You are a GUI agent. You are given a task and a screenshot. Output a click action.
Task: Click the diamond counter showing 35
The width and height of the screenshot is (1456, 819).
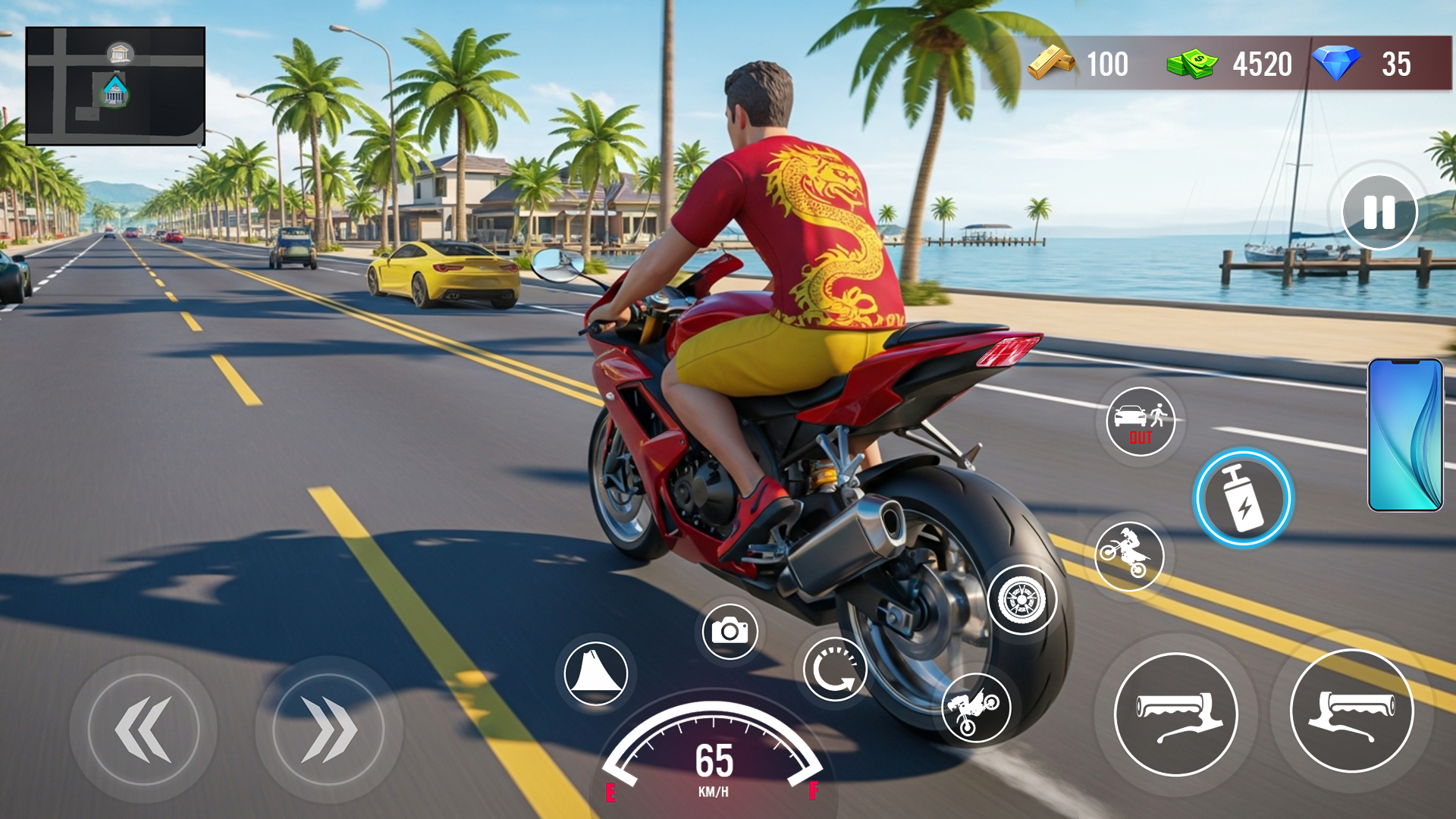1365,64
